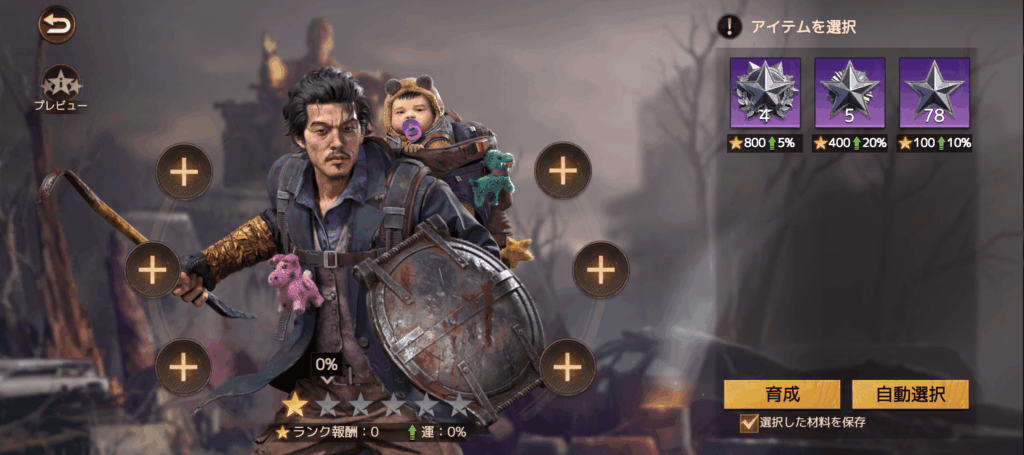Toggle the 選択した材料を保存 checkbox

click(x=748, y=423)
